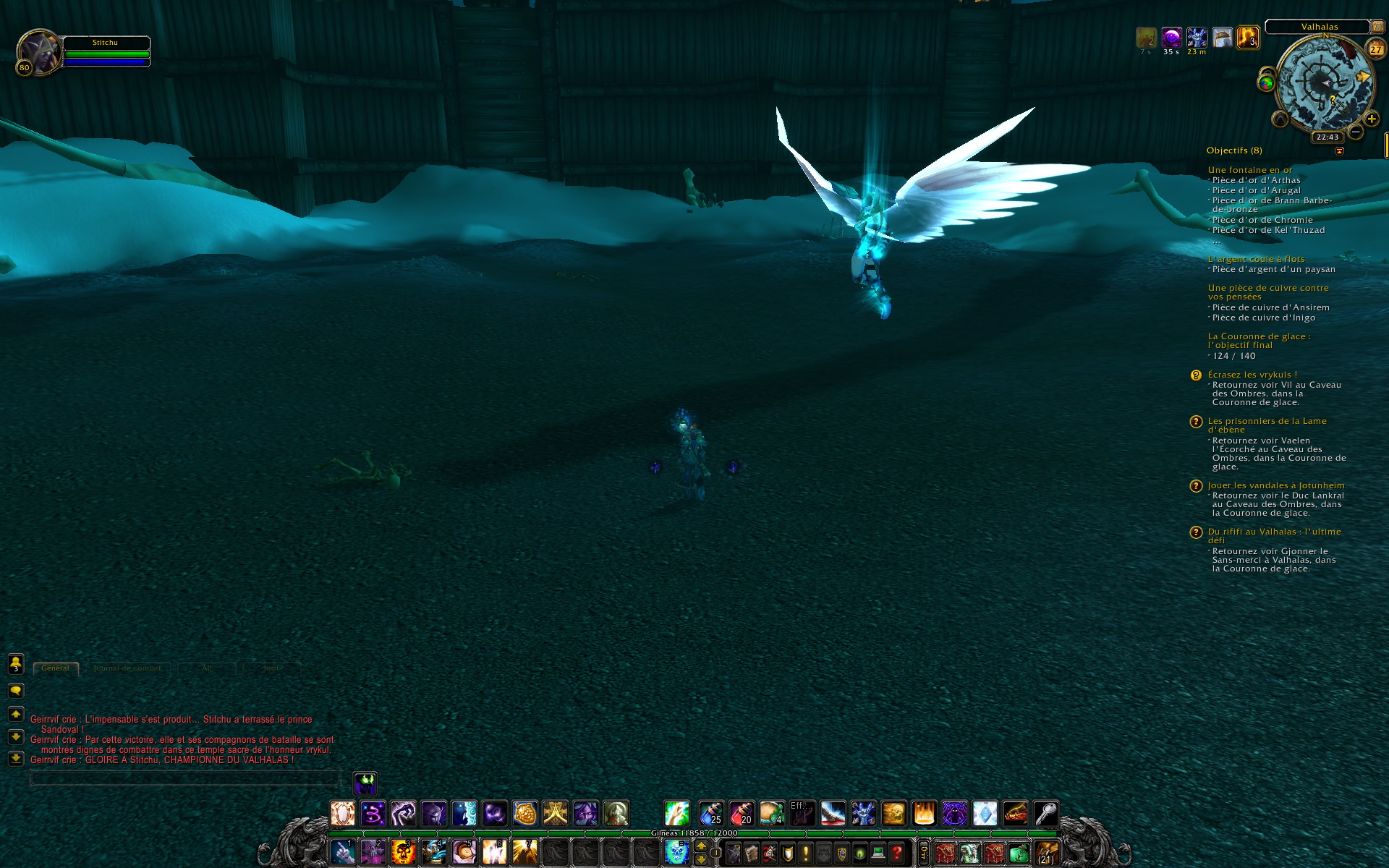Activate the flaming skull ability in slot 3

coord(403,851)
